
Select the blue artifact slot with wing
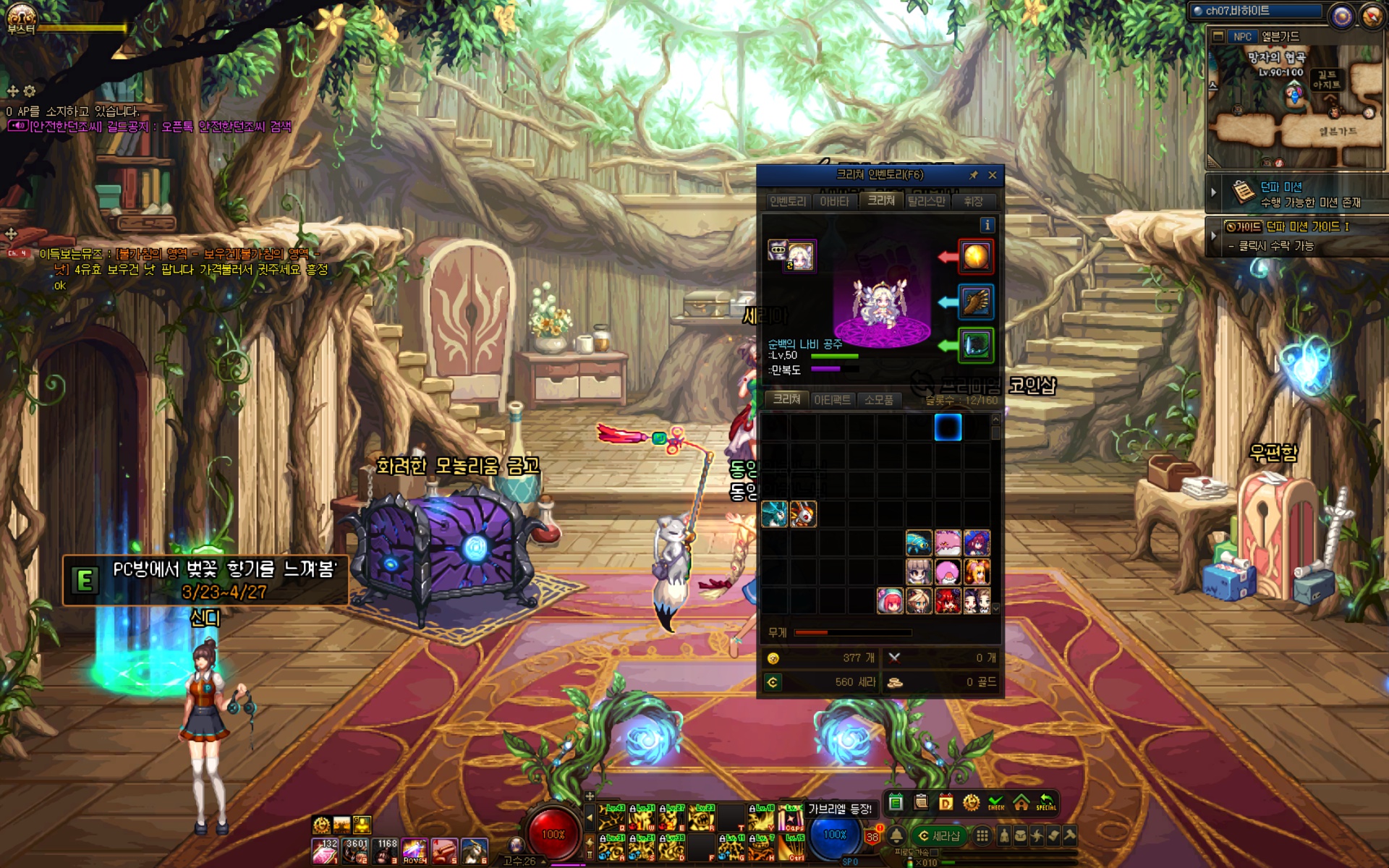click(x=975, y=302)
